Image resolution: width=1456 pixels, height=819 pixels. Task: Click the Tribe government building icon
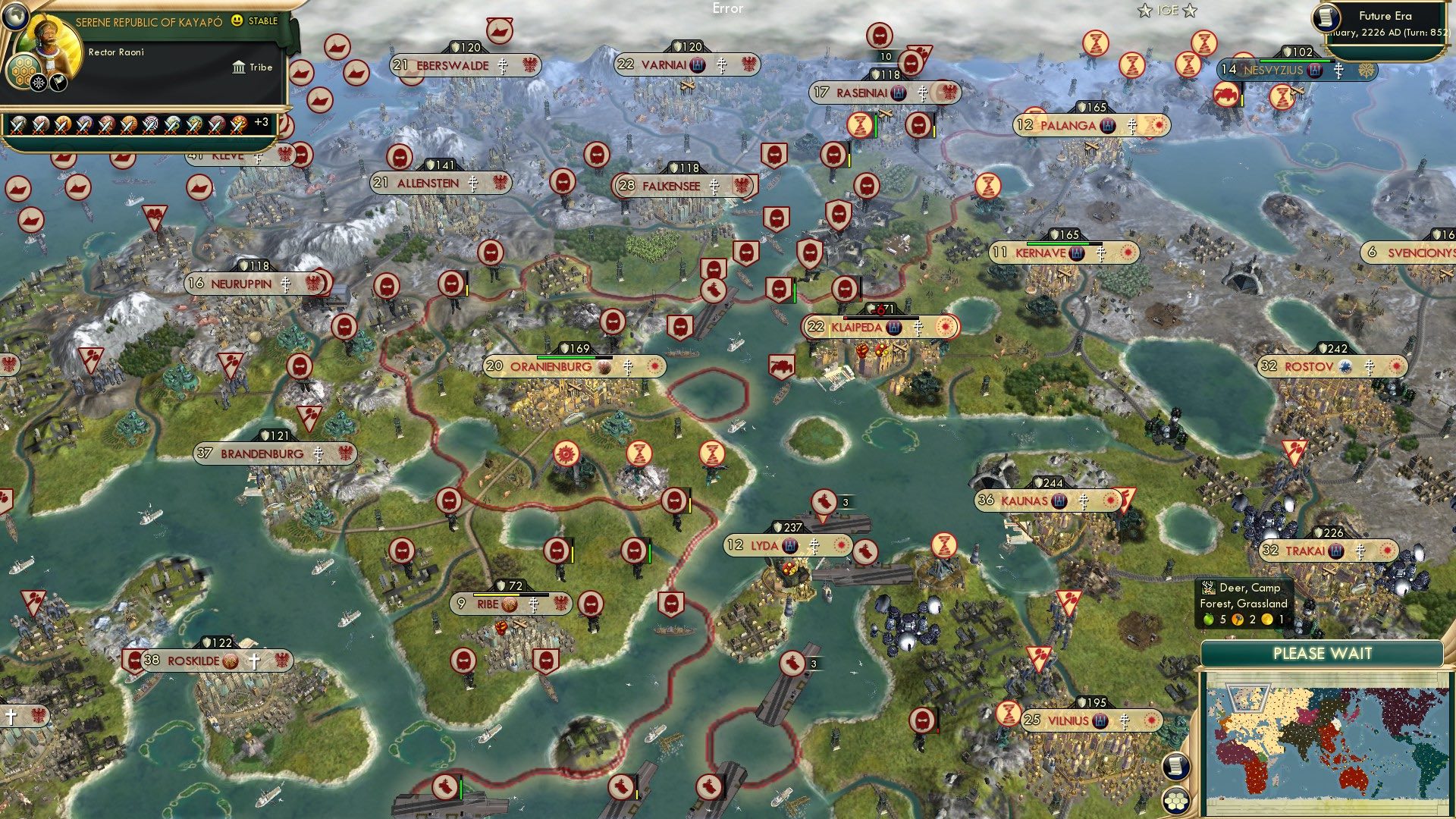click(239, 68)
